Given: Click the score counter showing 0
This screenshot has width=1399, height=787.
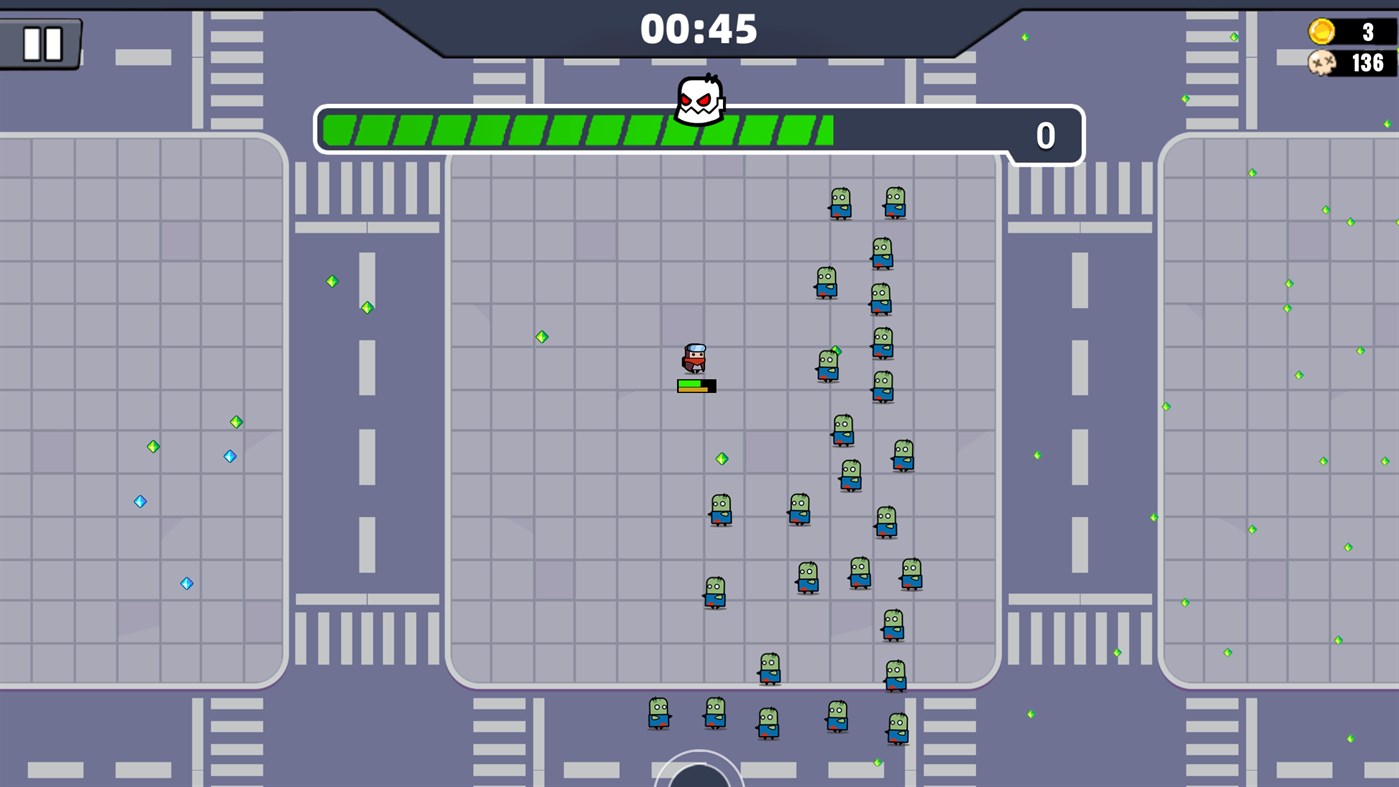Looking at the screenshot, I should (x=1046, y=136).
